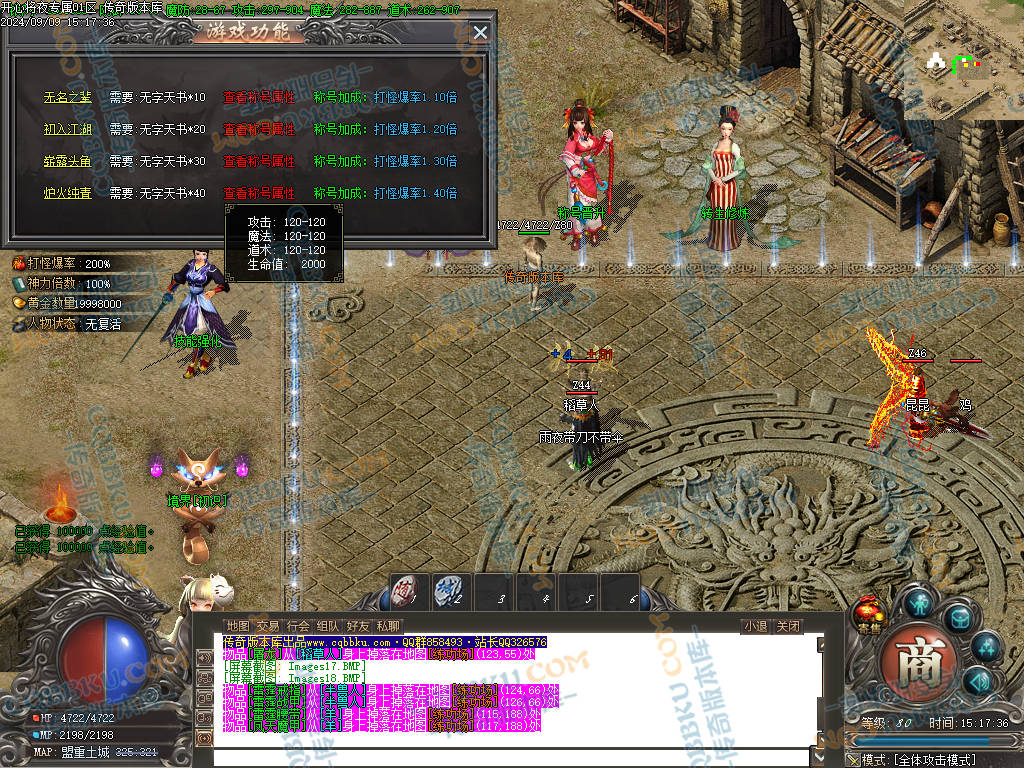Open the 寄售 consignment money bag
Screen dimensions: 1024x768
click(x=869, y=614)
